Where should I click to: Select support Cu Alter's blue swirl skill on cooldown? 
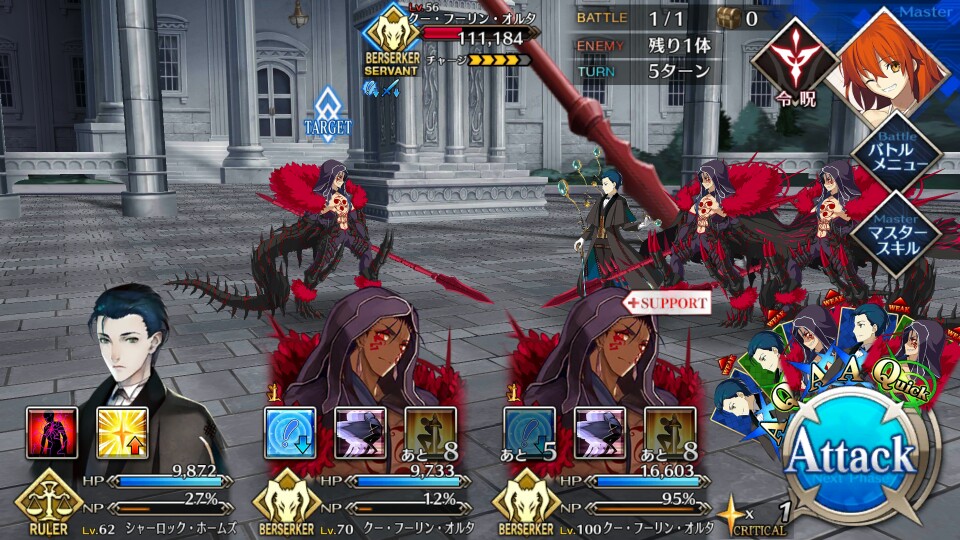pos(530,433)
